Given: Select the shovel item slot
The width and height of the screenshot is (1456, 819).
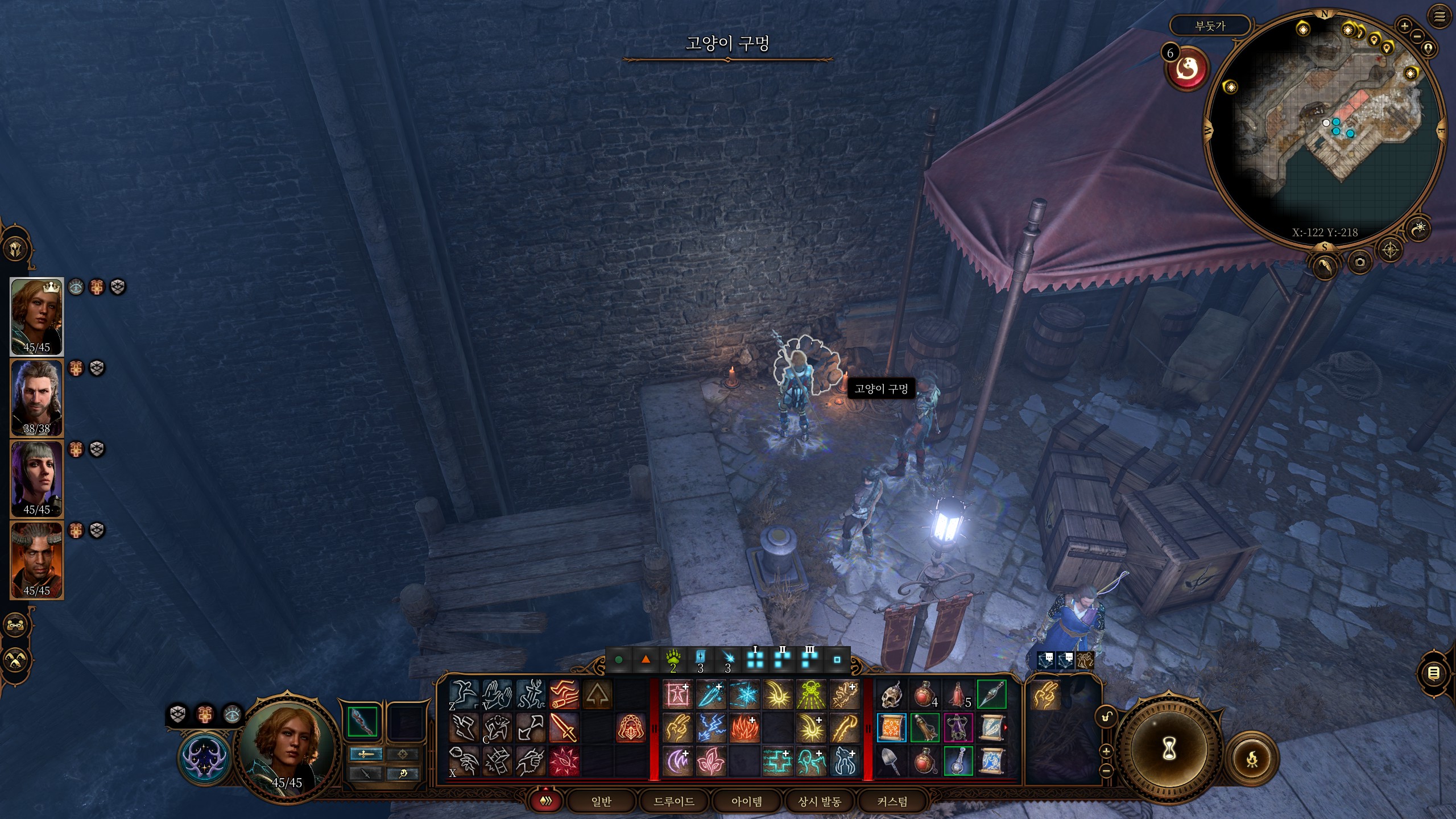Looking at the screenshot, I should 891,761.
